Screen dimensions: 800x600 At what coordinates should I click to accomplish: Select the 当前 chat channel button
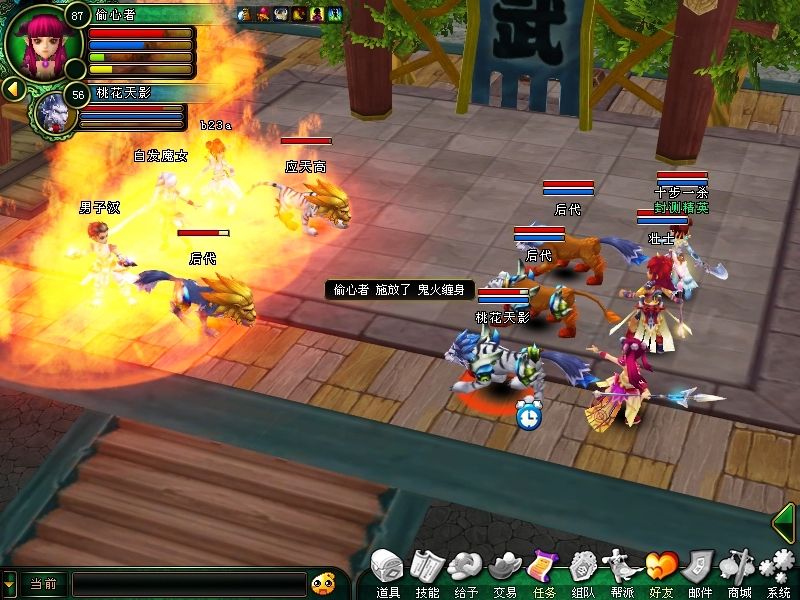coord(42,583)
